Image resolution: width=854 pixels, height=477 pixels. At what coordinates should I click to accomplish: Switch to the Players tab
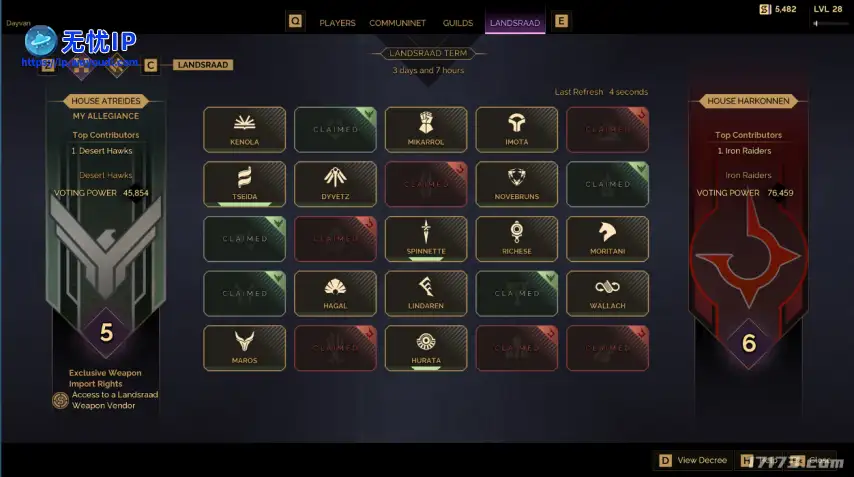[x=337, y=22]
